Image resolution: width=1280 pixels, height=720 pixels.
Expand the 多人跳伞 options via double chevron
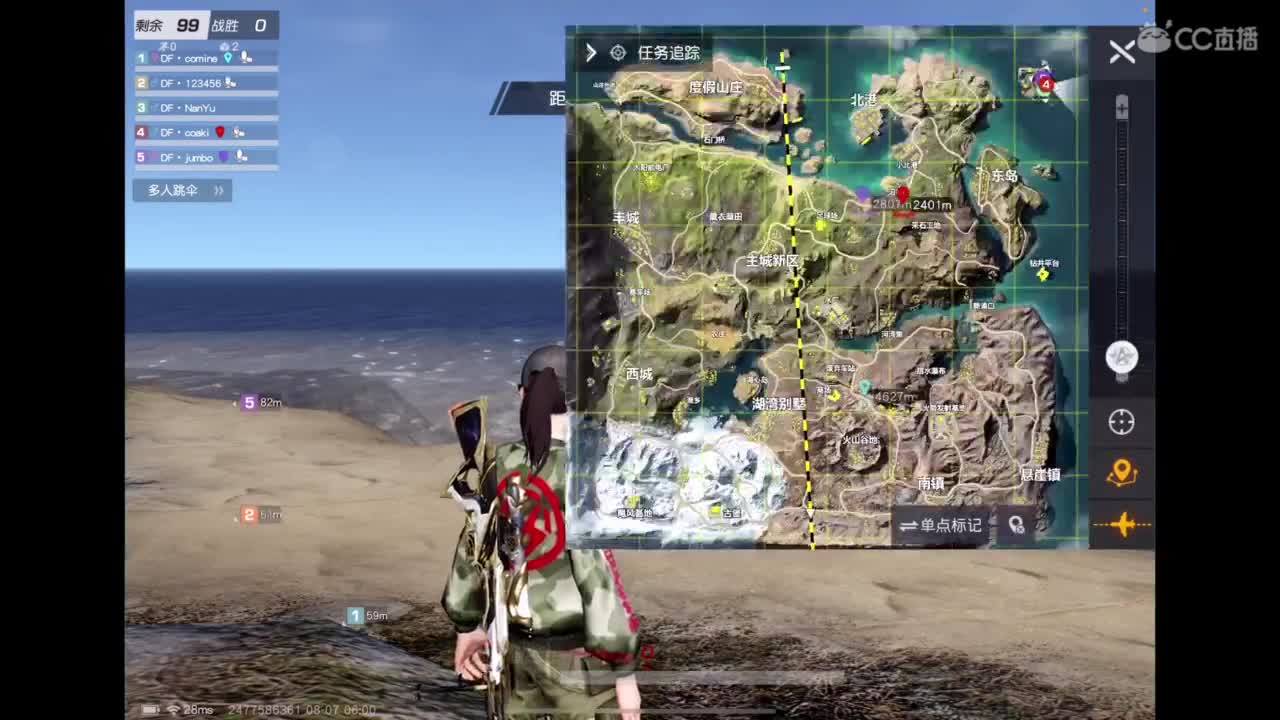[218, 190]
